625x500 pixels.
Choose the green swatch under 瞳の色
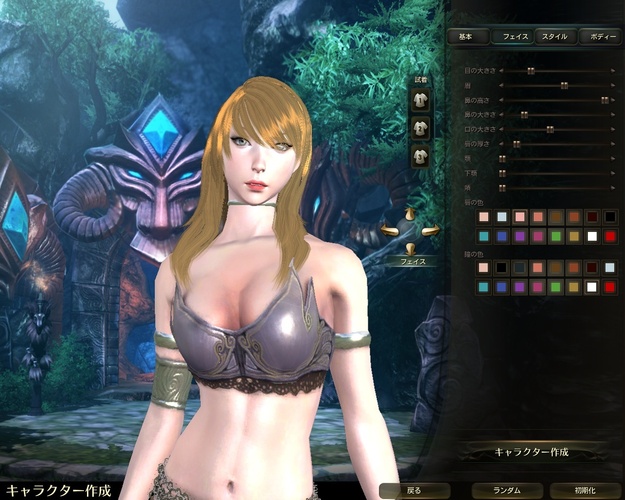[x=555, y=287]
